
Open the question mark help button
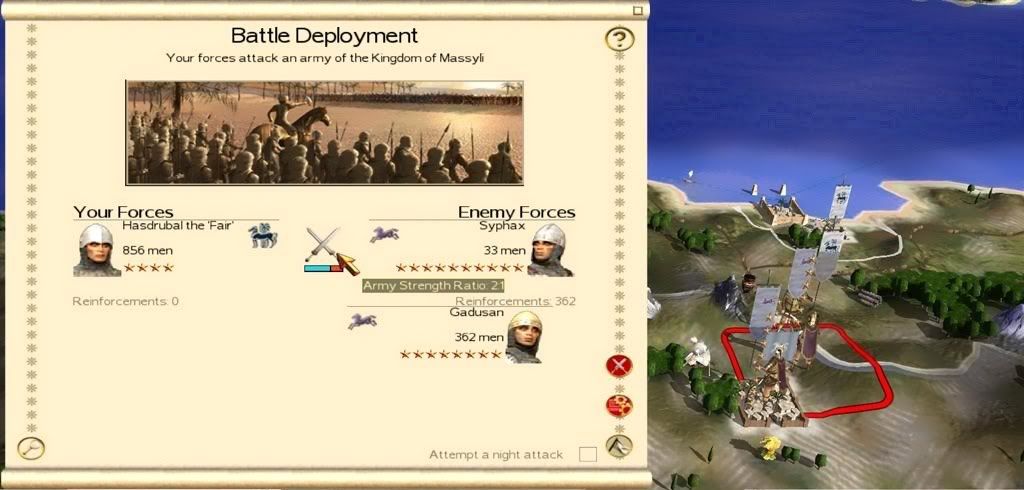coord(620,40)
